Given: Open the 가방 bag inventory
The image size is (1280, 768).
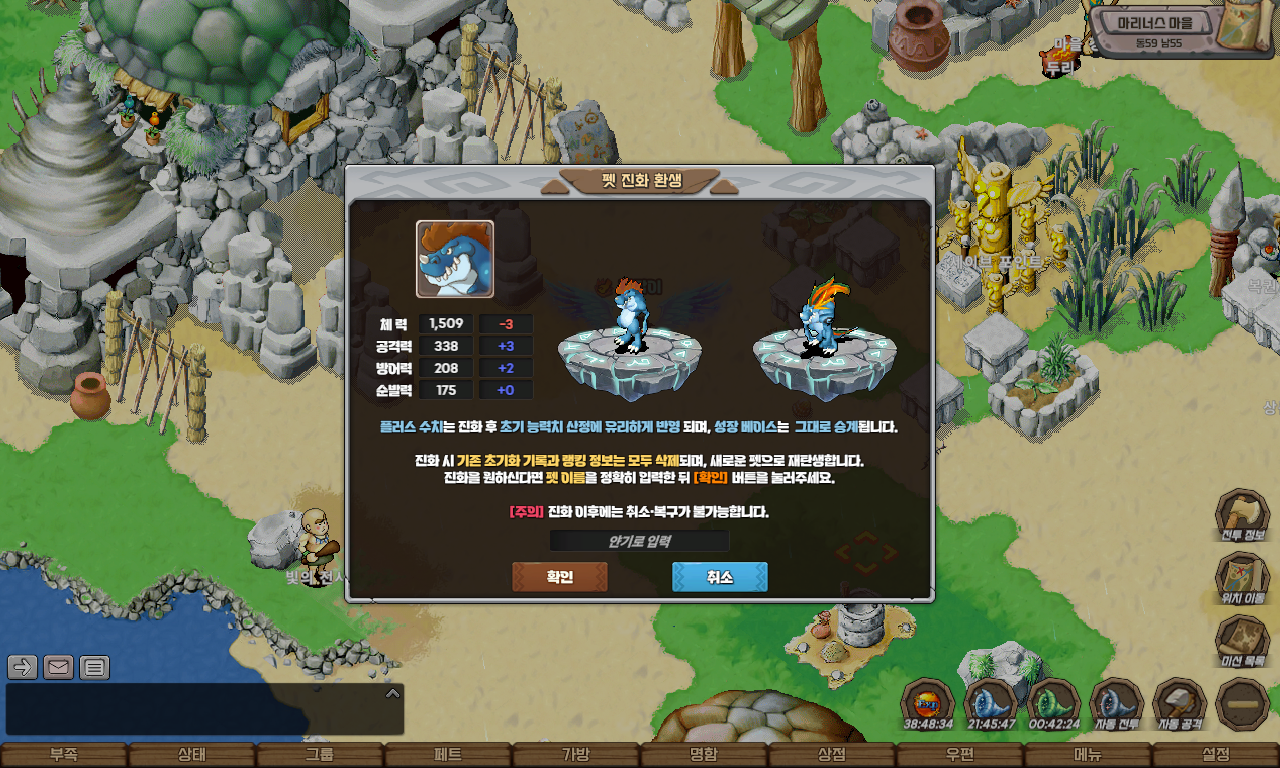Looking at the screenshot, I should coord(576,755).
